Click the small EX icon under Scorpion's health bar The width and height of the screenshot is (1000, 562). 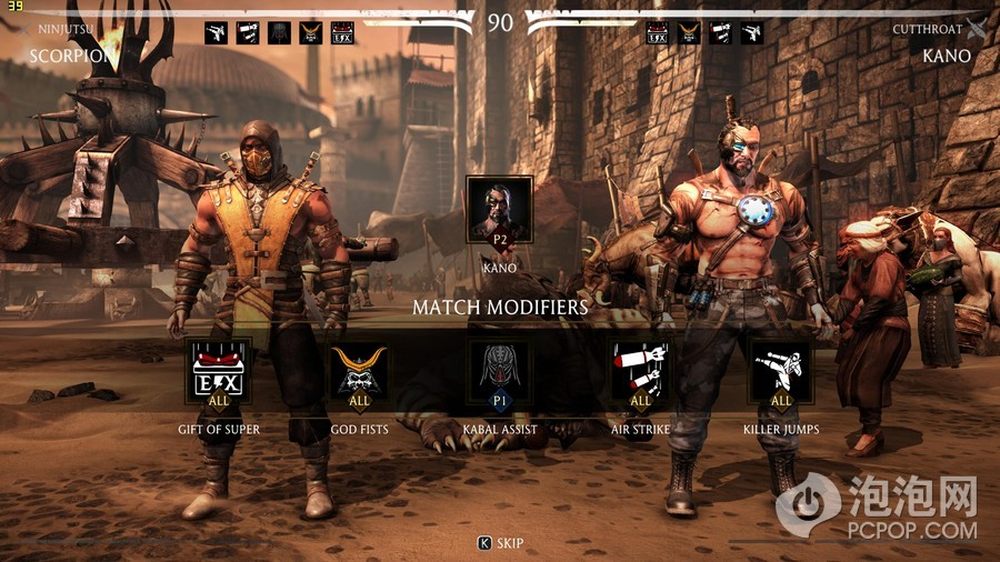click(342, 34)
